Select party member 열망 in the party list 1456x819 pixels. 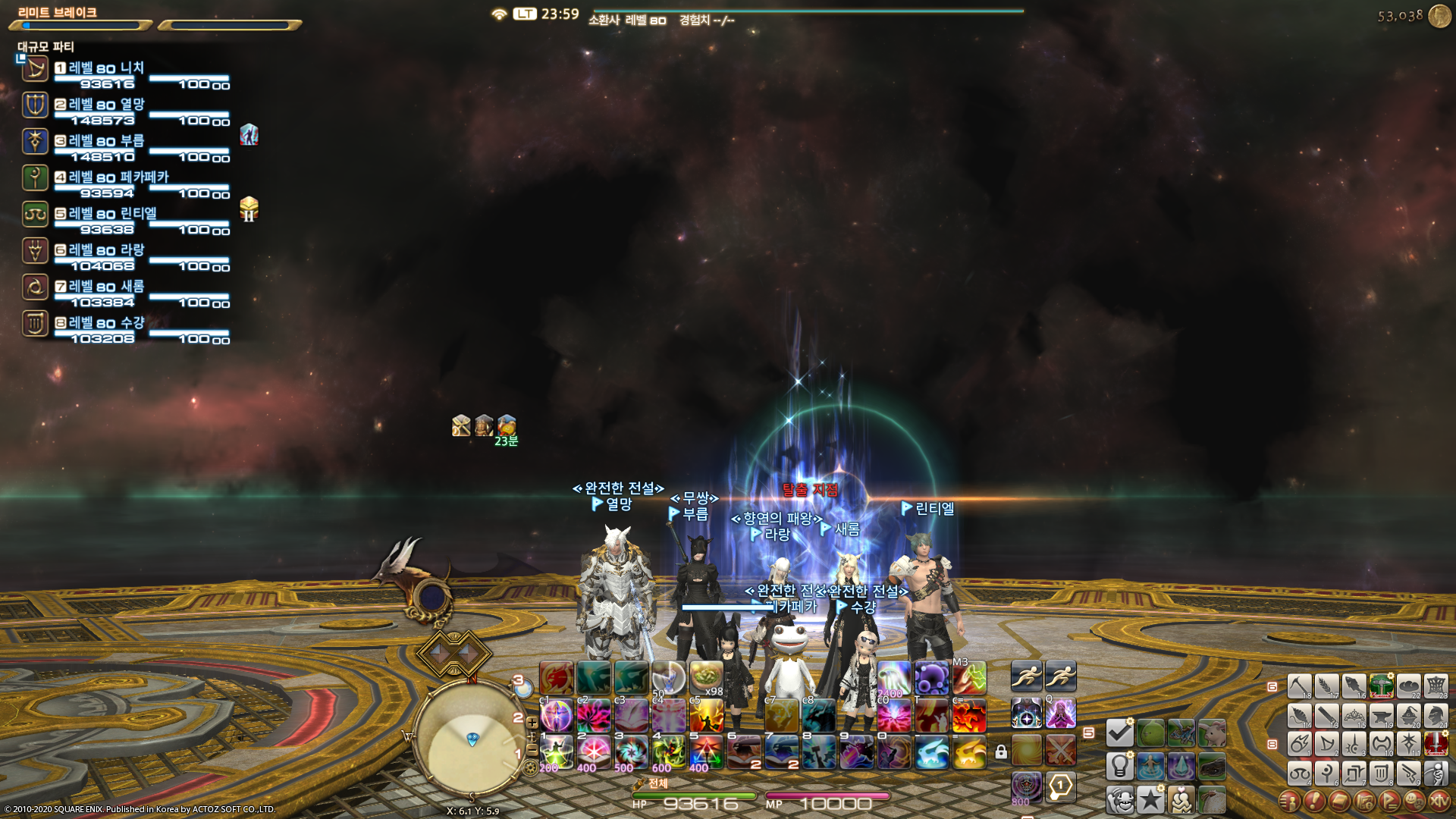pos(106,105)
